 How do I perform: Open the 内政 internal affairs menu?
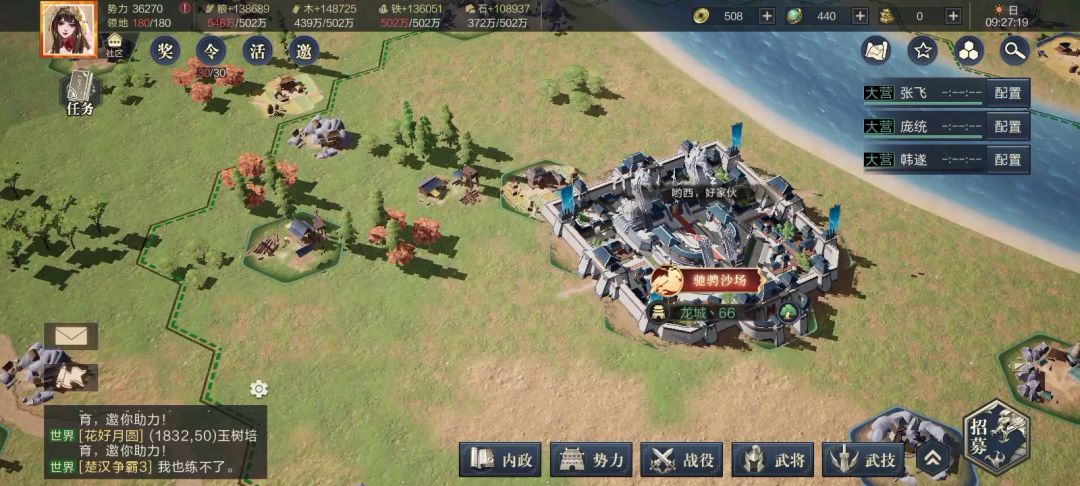tap(503, 460)
